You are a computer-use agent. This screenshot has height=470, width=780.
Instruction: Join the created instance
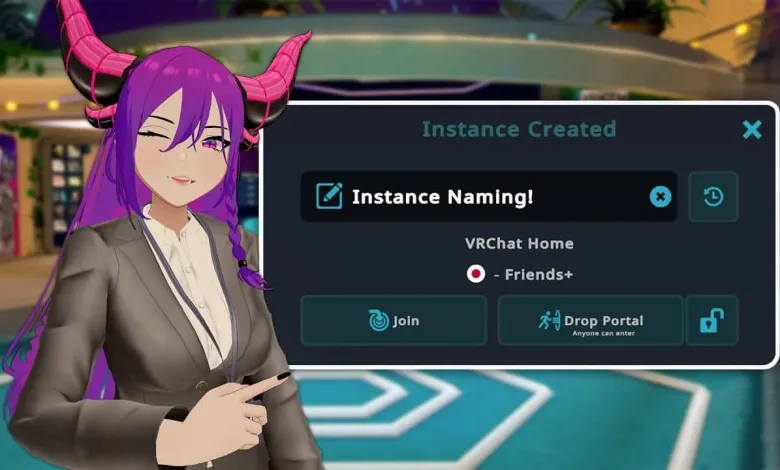coord(393,321)
